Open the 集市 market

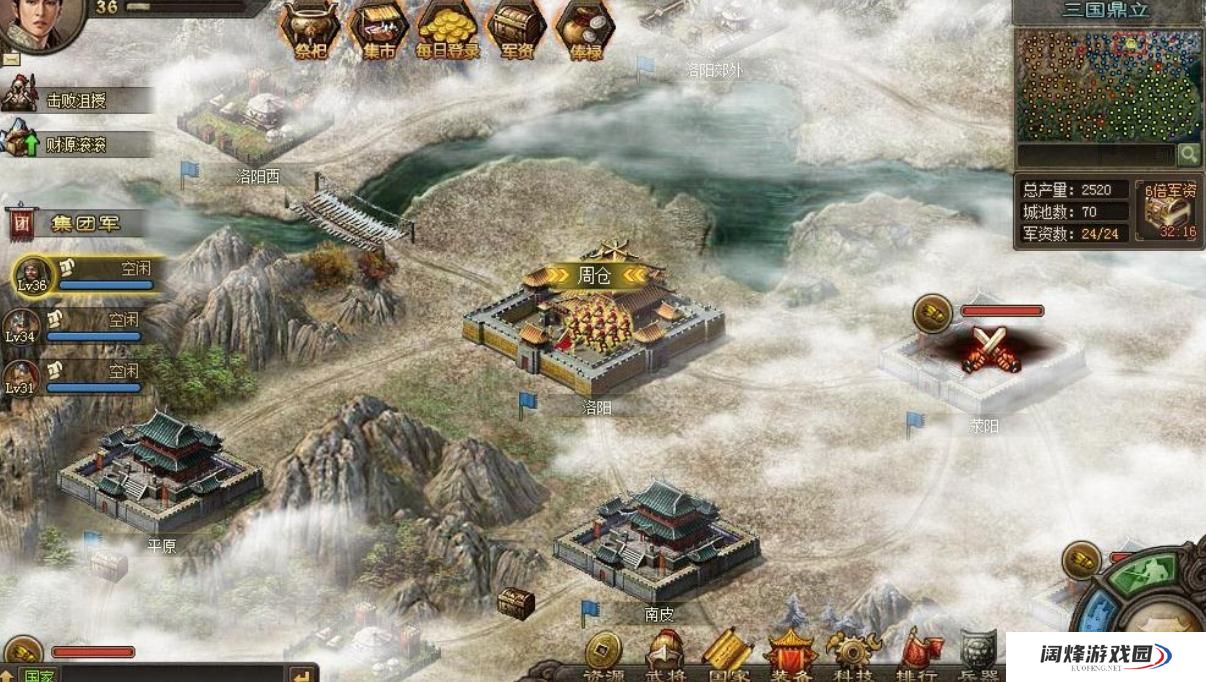coord(377,30)
